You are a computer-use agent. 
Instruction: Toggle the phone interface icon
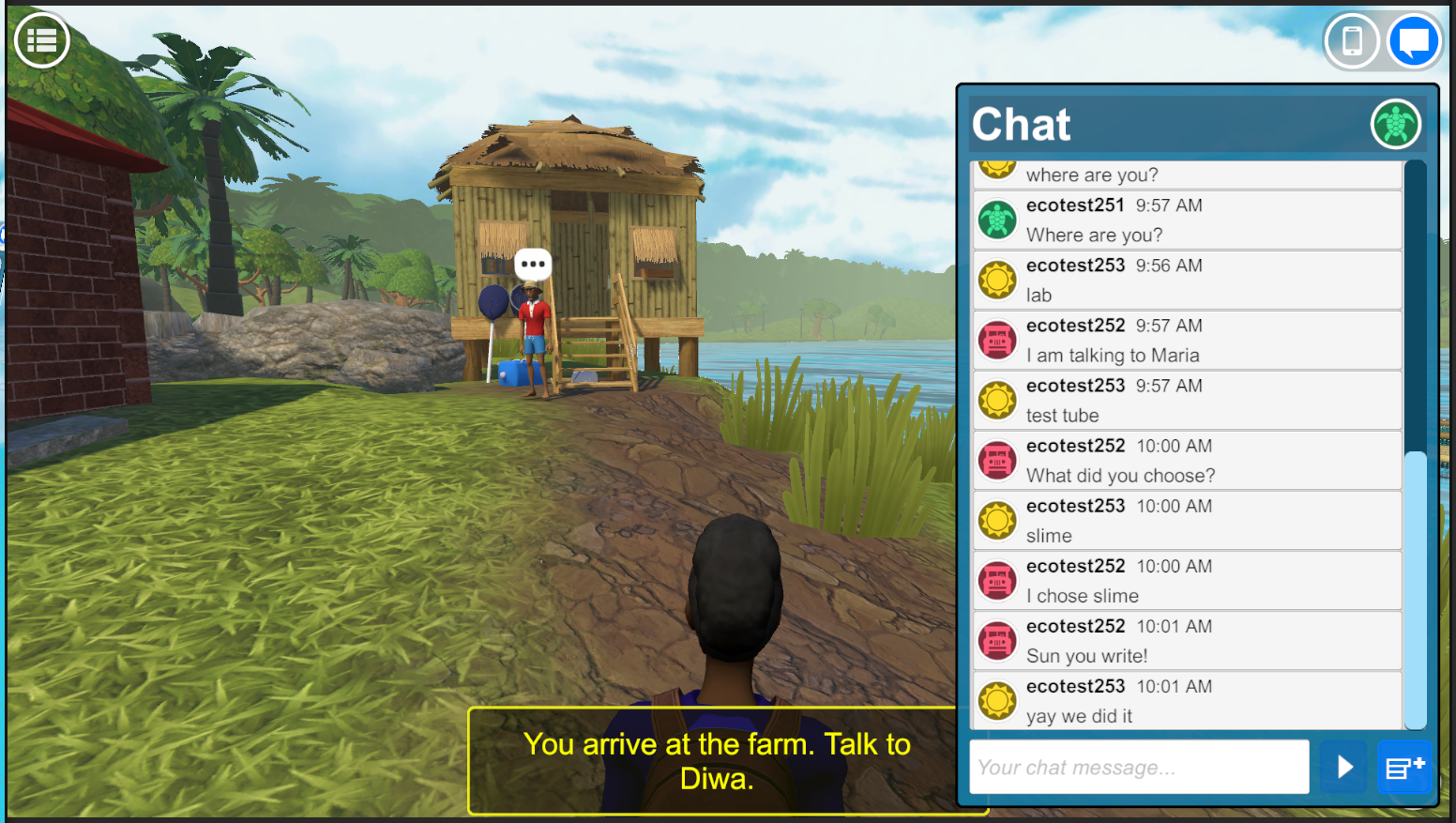click(x=1351, y=40)
